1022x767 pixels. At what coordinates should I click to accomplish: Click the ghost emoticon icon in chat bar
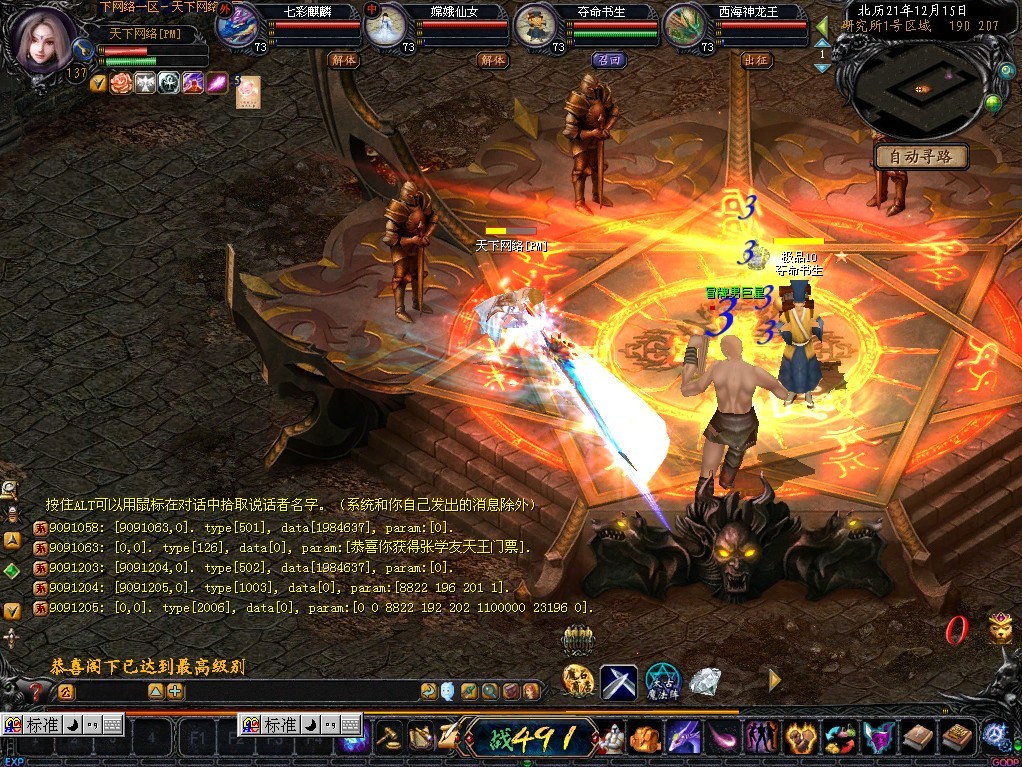click(x=448, y=691)
